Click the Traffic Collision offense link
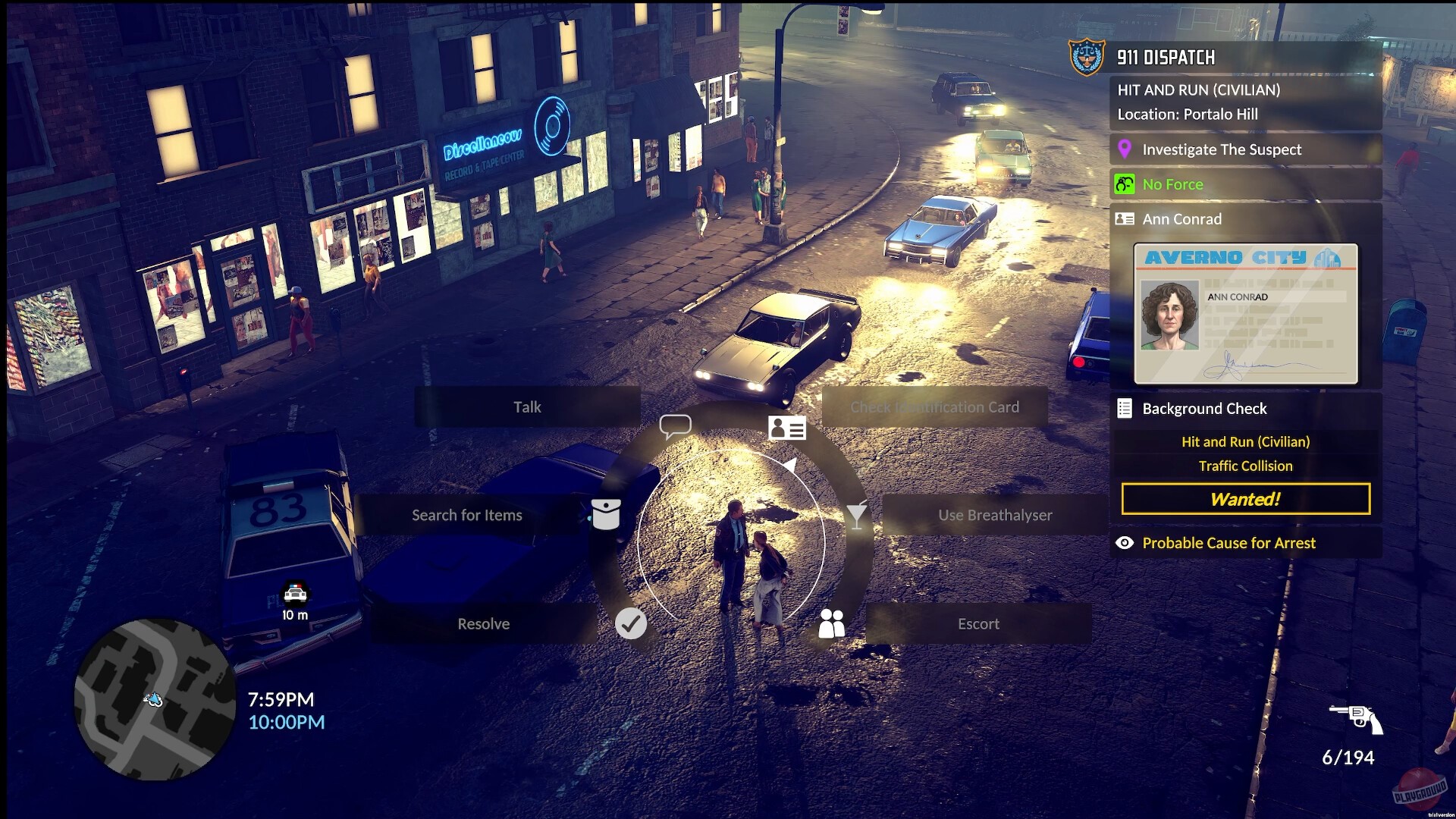1456x819 pixels. pos(1246,466)
